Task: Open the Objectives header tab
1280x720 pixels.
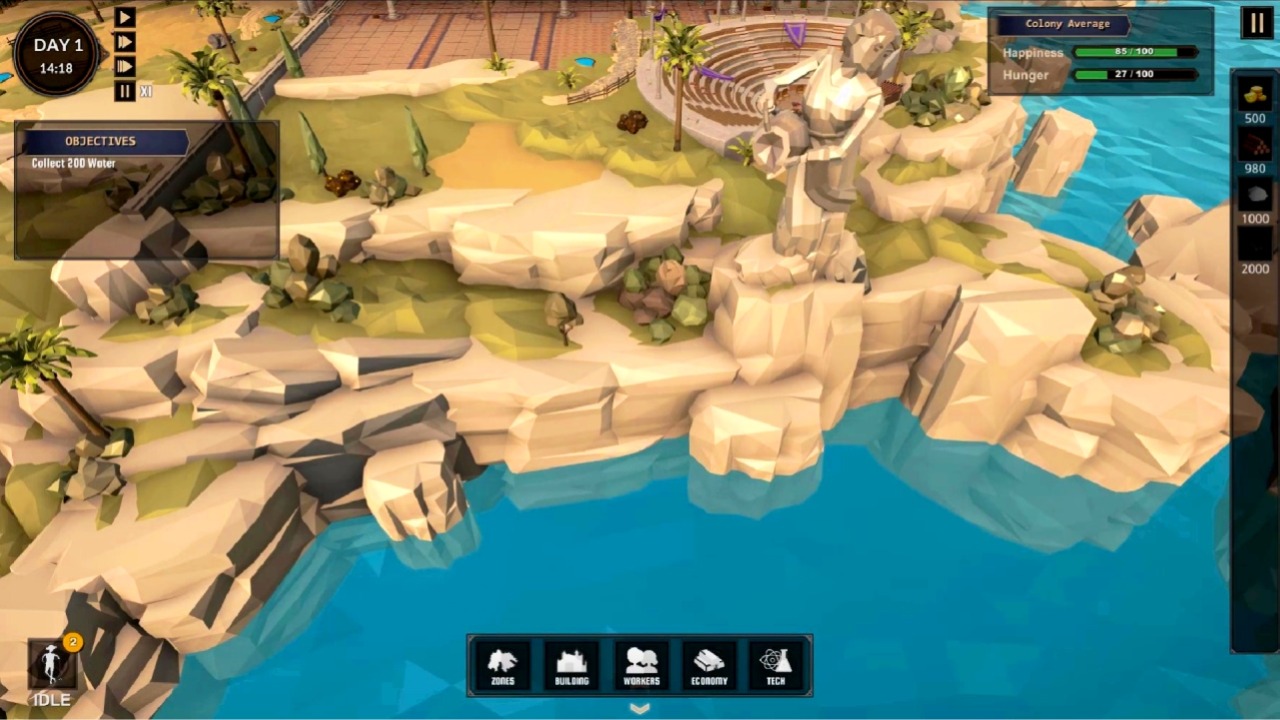Action: pyautogui.click(x=99, y=141)
